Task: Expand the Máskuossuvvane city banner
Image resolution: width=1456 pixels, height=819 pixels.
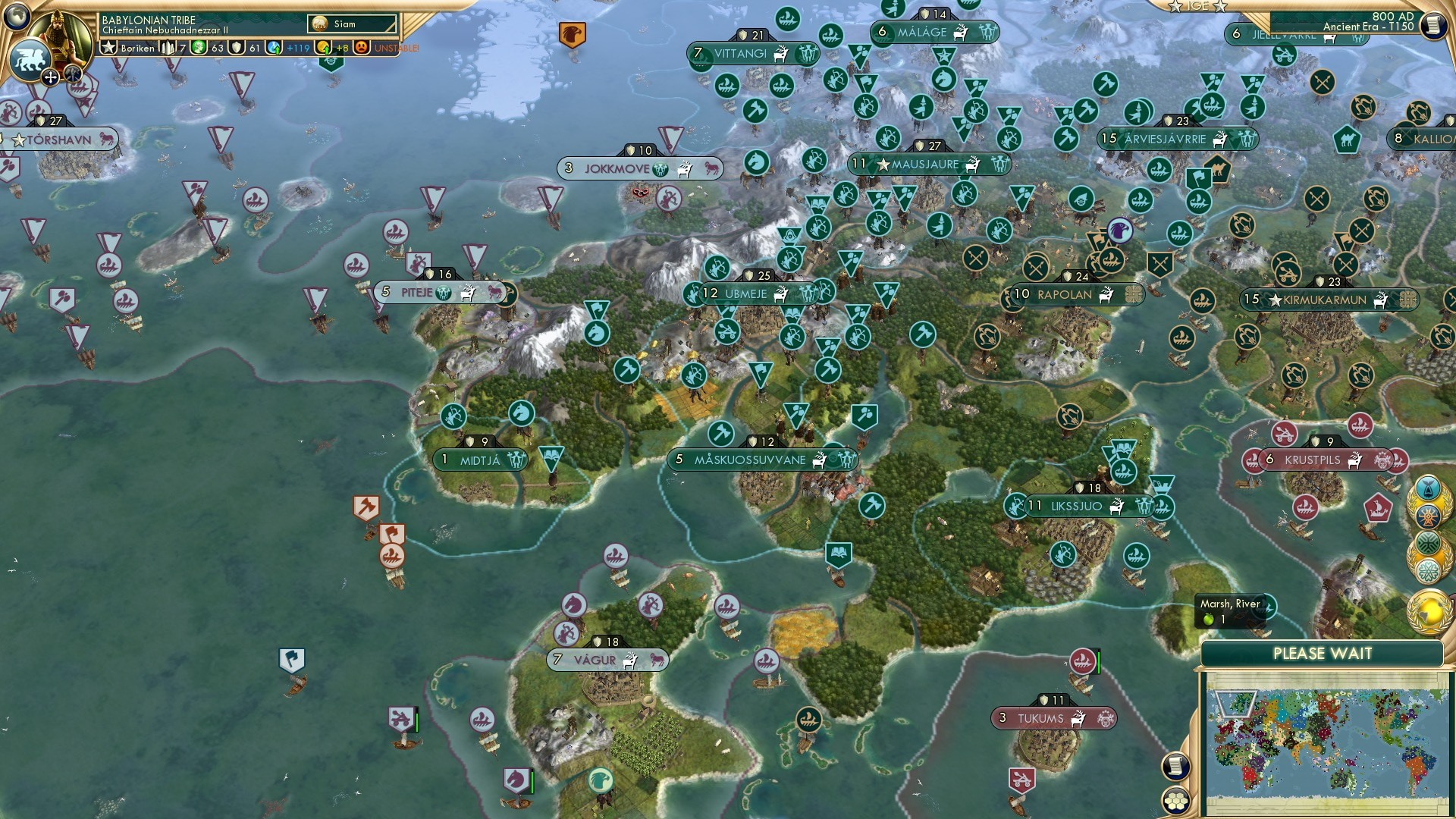Action: [x=749, y=458]
